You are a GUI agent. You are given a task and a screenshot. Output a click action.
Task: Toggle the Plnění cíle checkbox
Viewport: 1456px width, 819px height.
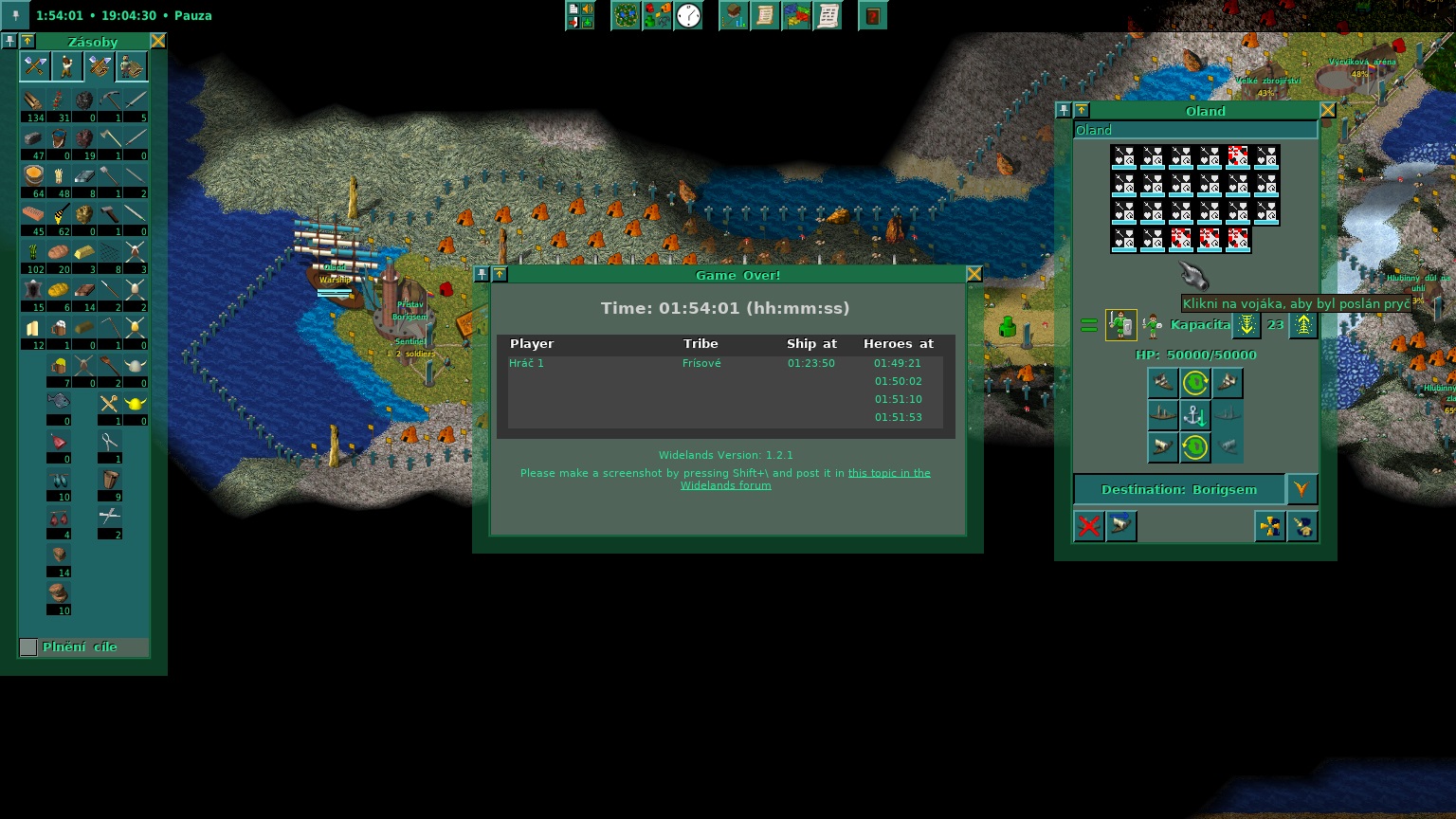coord(28,646)
